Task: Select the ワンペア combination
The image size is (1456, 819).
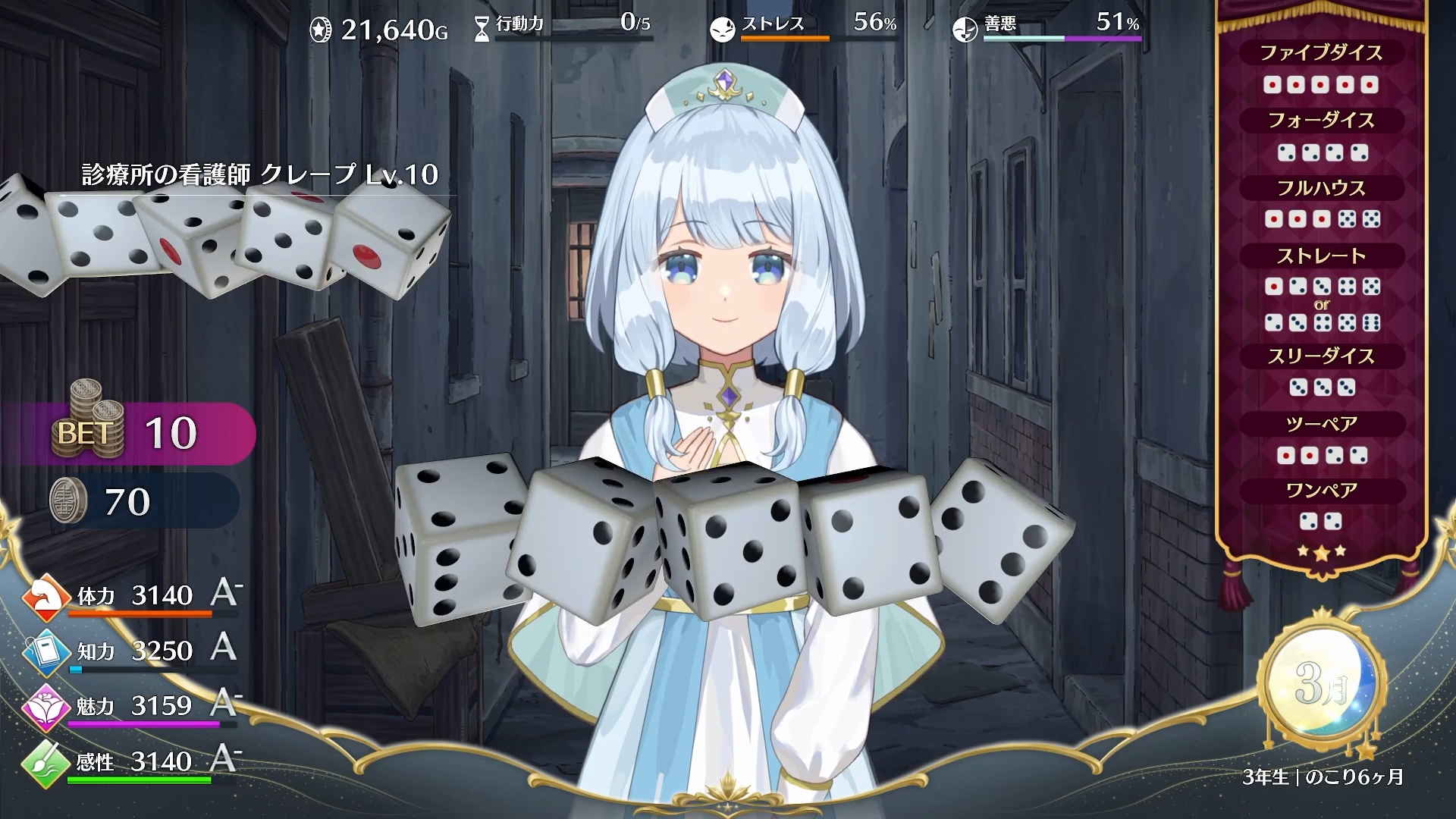Action: 1323,490
